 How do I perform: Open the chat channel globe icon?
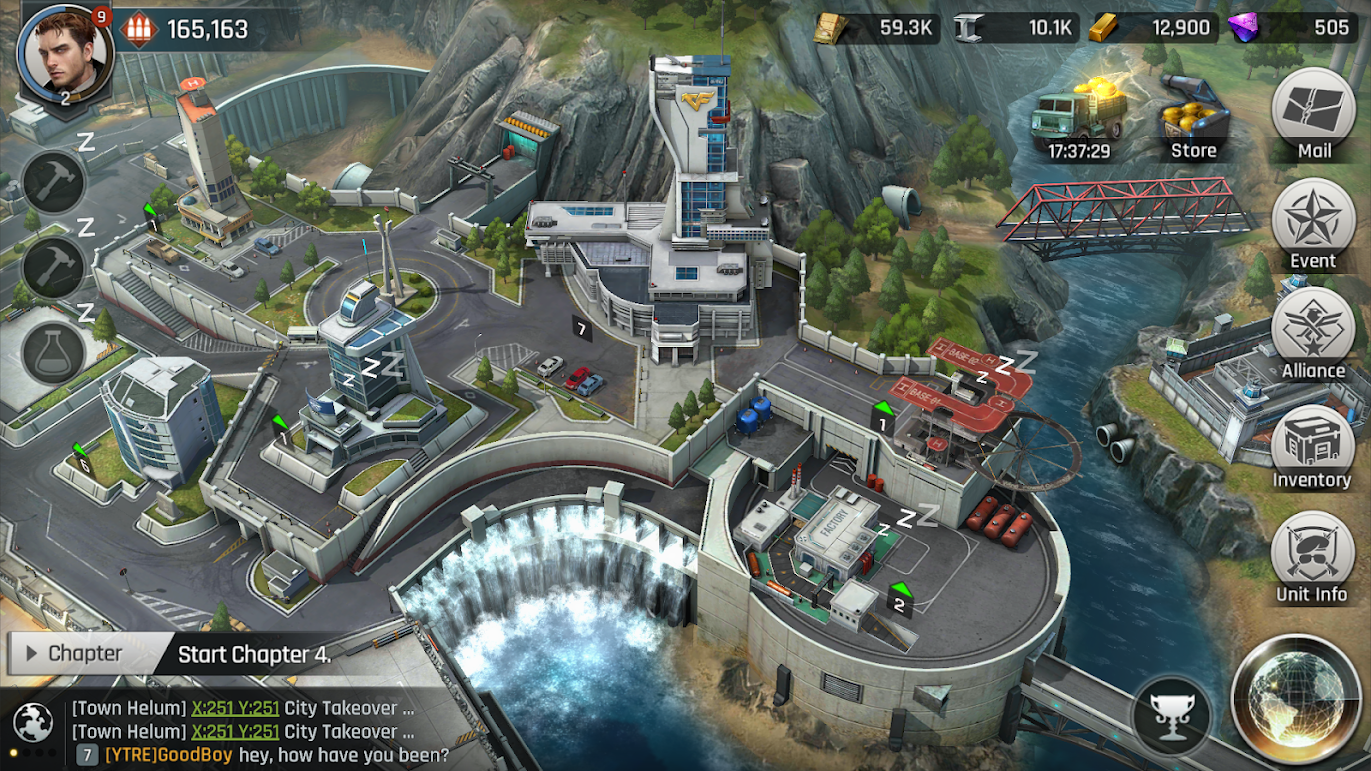(x=32, y=721)
